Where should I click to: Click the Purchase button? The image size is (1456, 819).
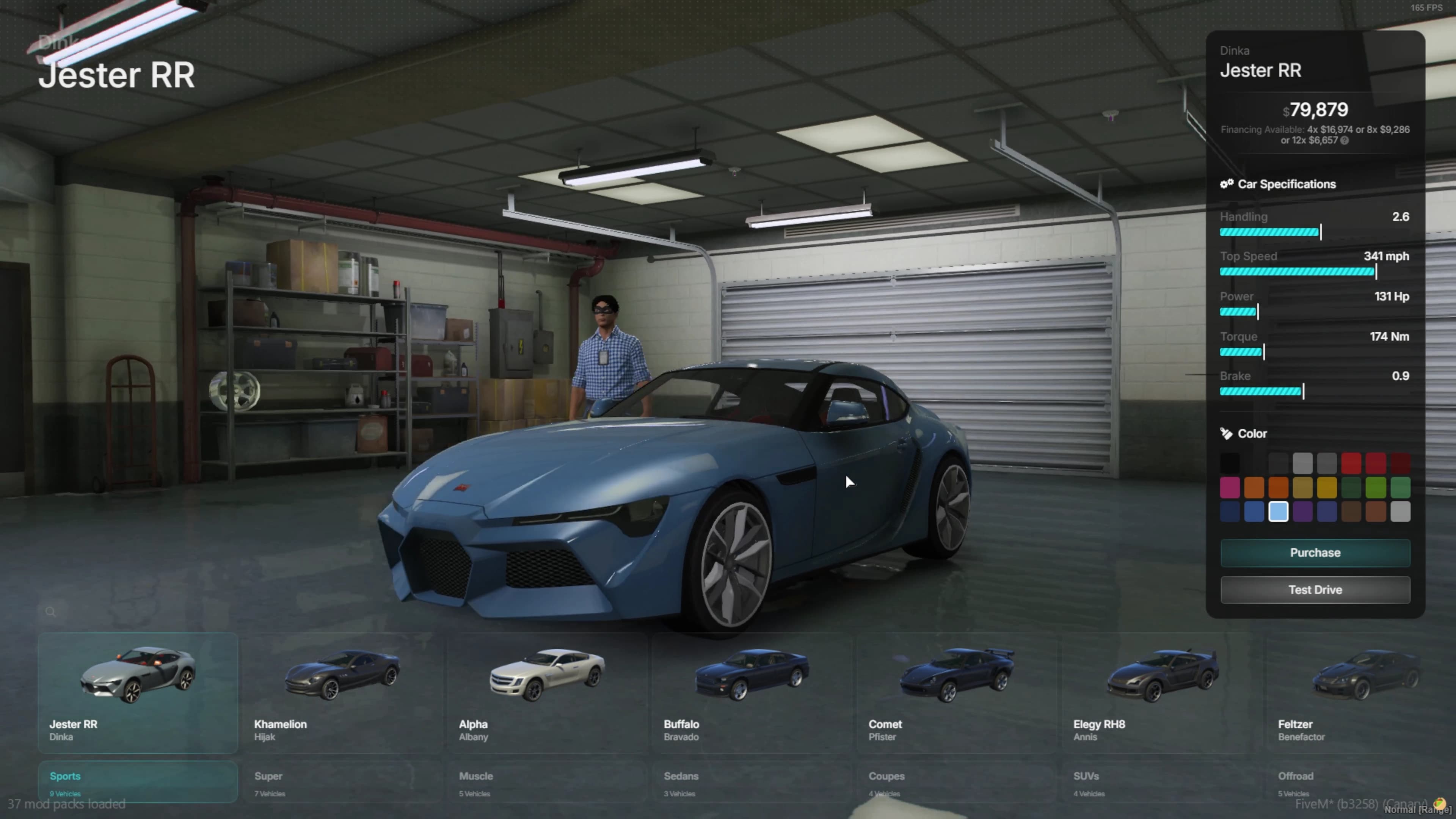point(1315,552)
